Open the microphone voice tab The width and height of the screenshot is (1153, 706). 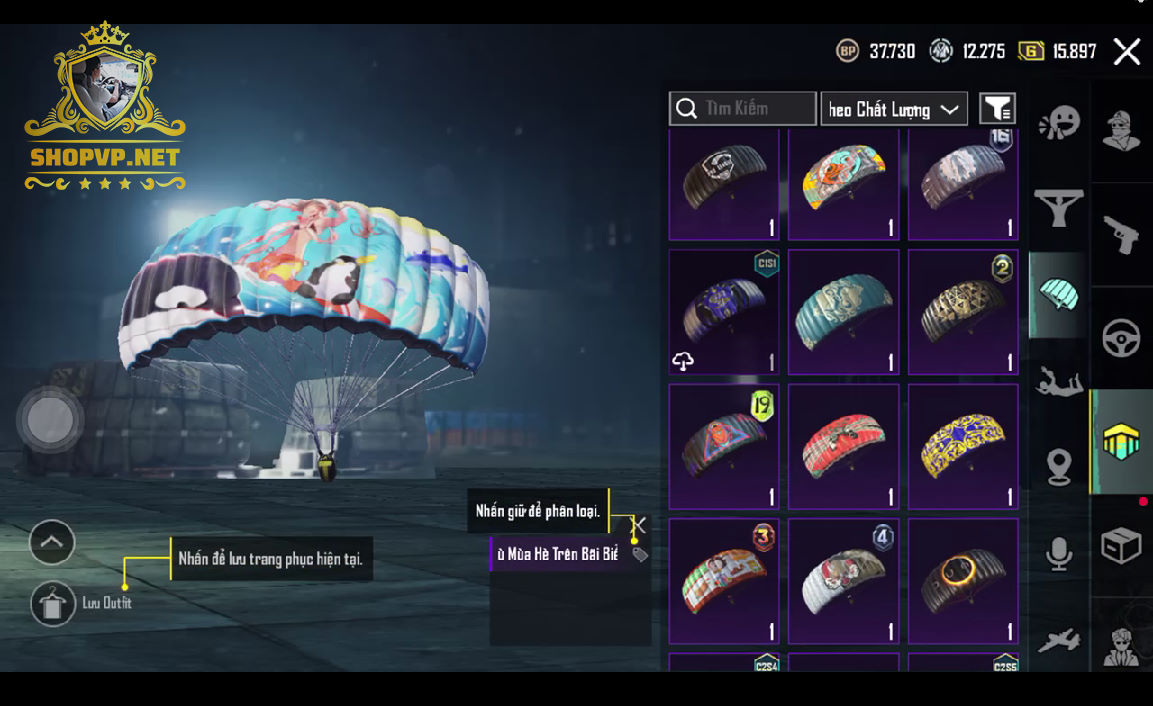click(x=1059, y=554)
